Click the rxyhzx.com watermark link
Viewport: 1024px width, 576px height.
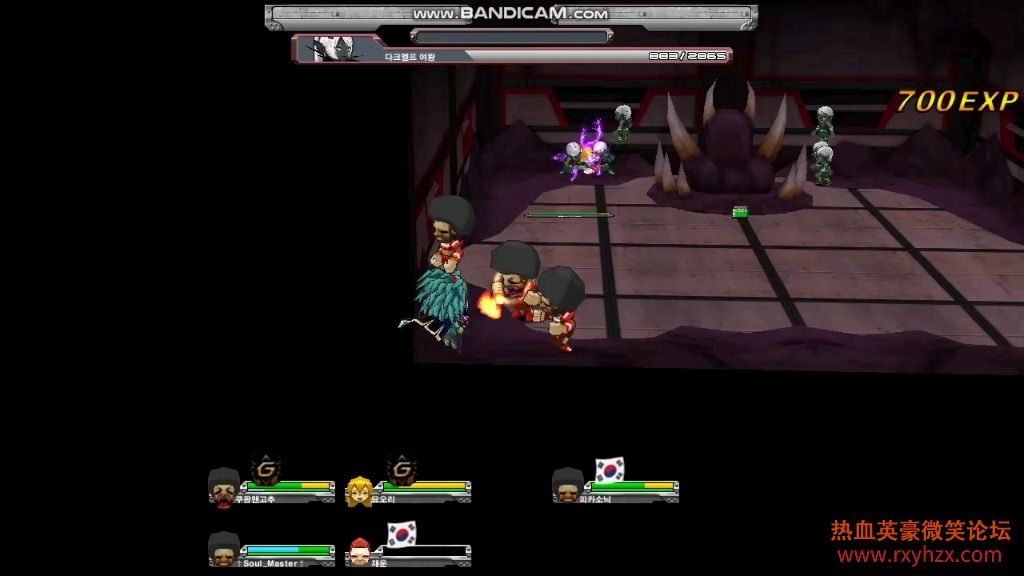[919, 555]
